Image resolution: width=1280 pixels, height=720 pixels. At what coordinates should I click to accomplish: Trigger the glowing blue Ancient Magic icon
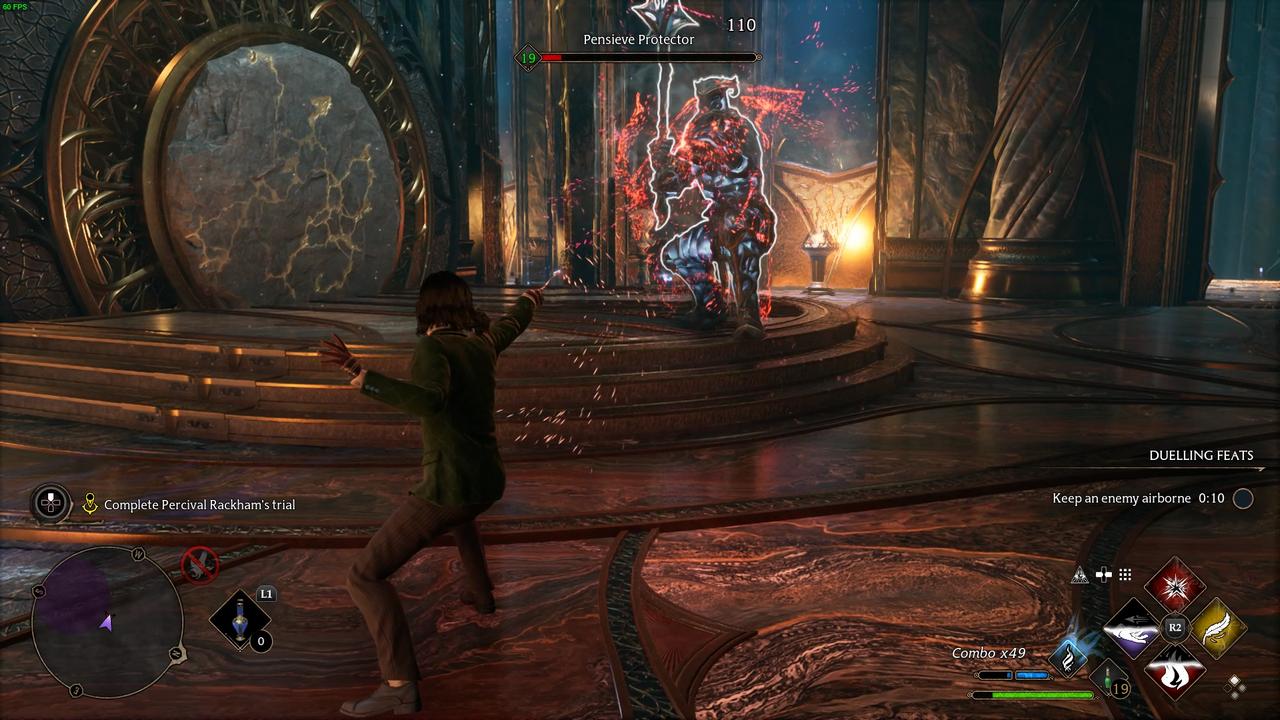coord(1068,657)
